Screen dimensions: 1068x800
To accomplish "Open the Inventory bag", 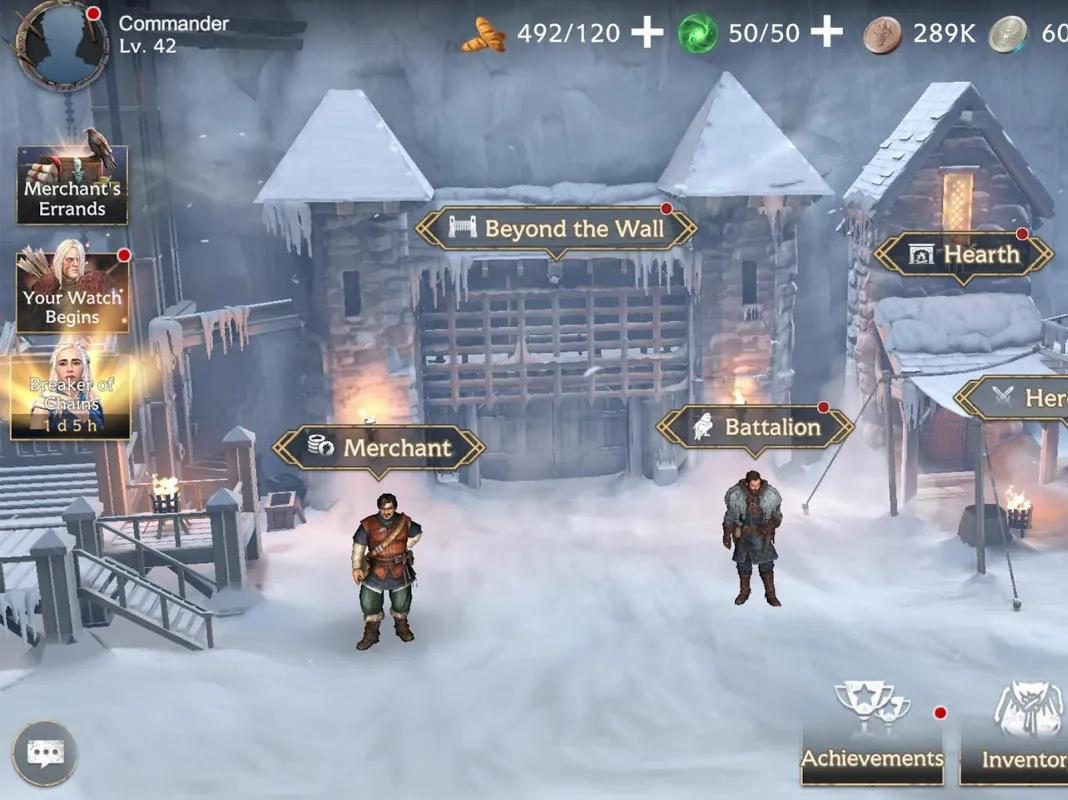I will tap(1018, 735).
